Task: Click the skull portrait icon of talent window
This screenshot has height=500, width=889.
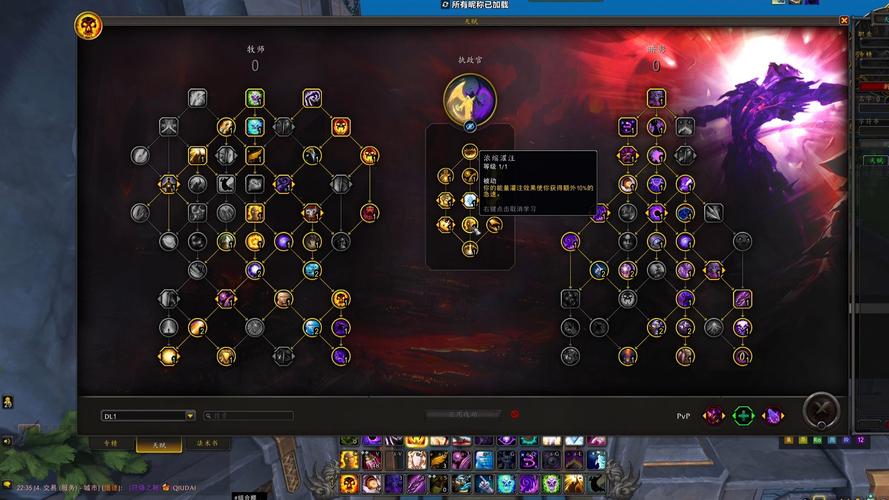Action: [88, 26]
